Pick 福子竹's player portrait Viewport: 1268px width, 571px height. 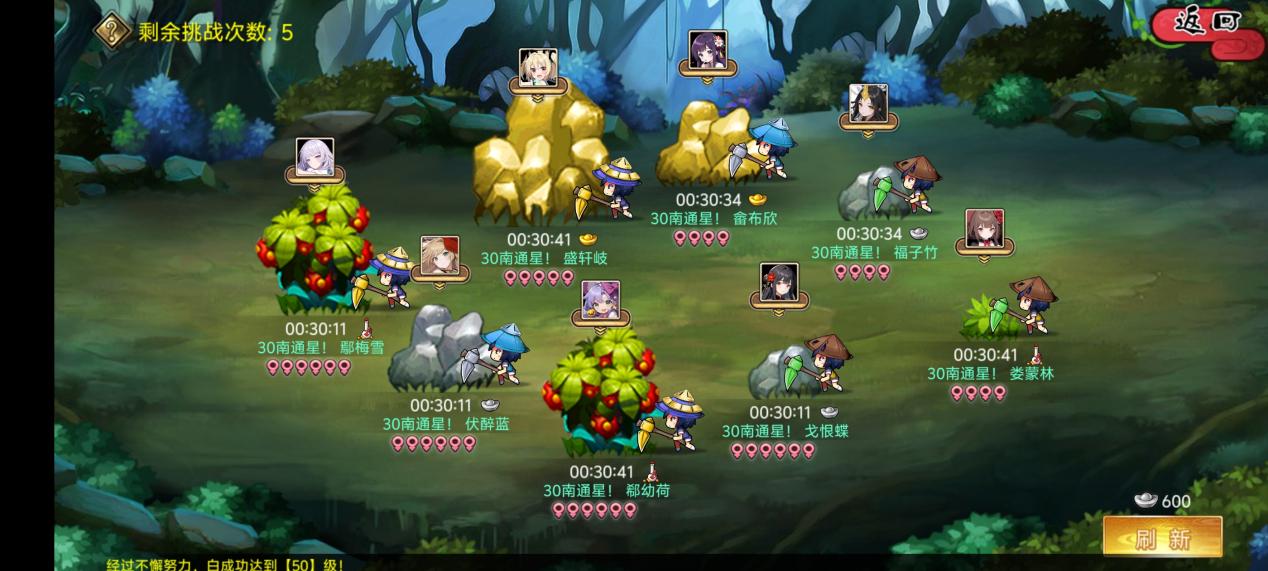pos(868,103)
